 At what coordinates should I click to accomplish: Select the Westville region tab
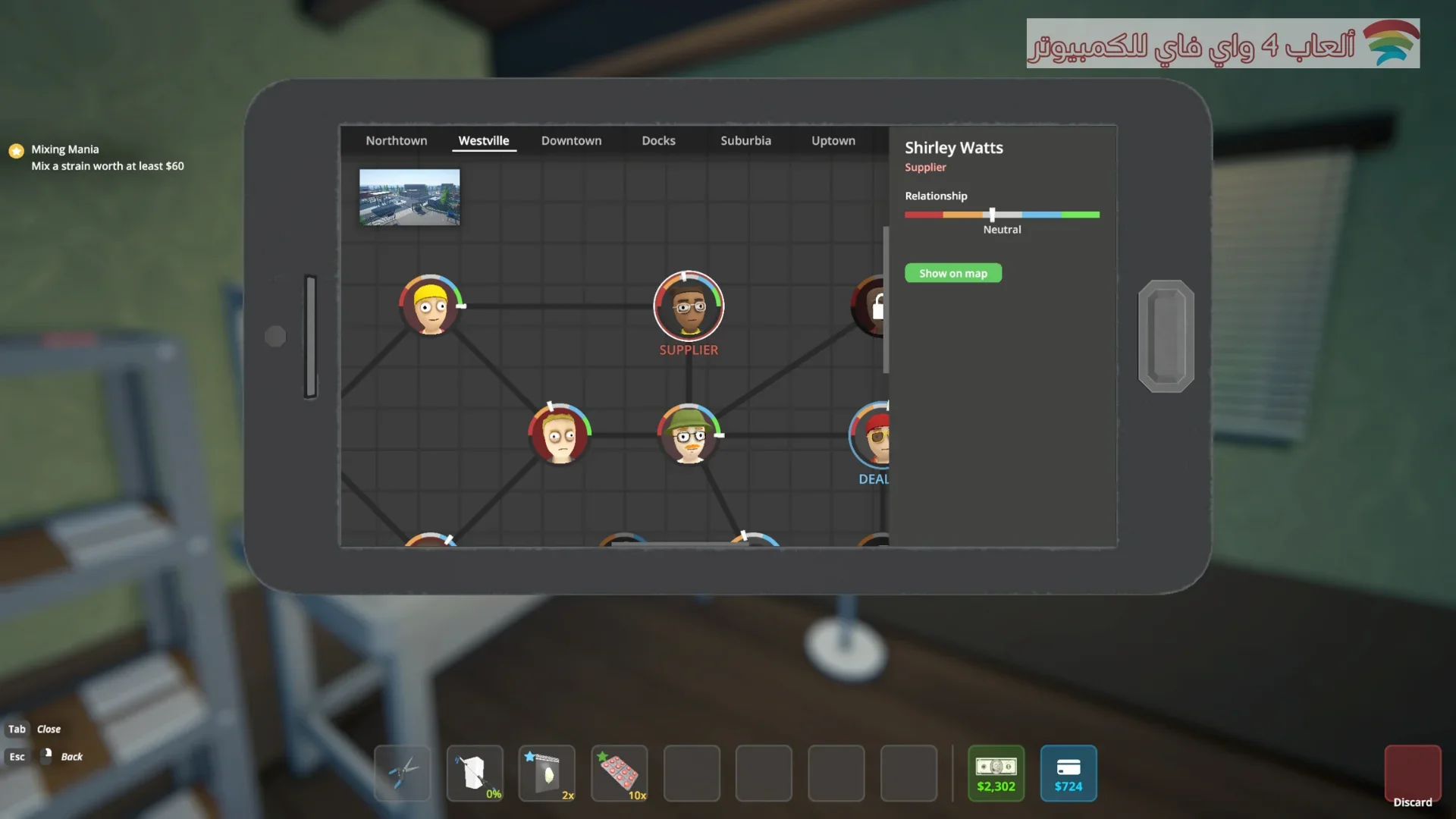484,141
